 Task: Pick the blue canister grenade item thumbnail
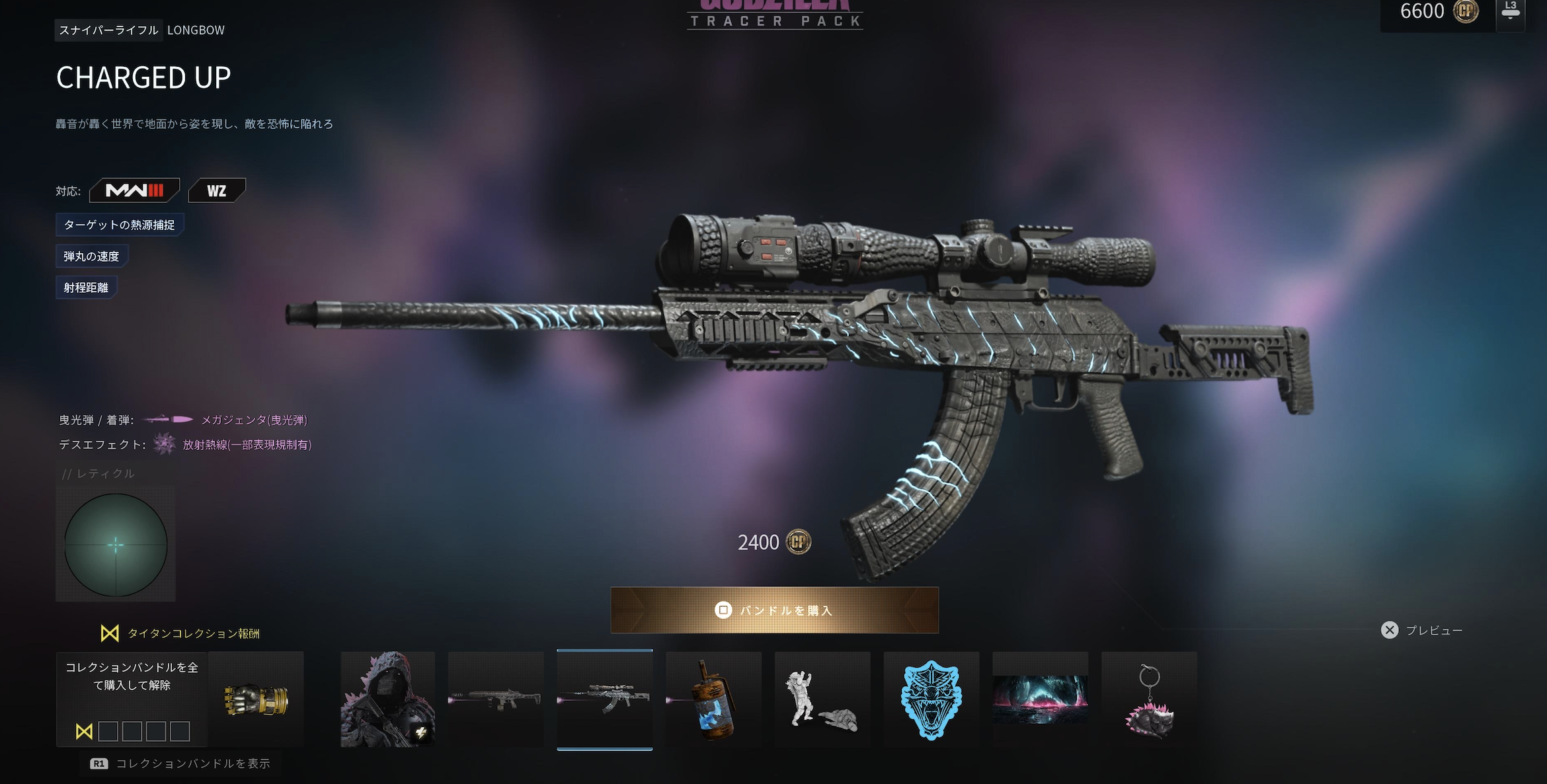tap(713, 699)
